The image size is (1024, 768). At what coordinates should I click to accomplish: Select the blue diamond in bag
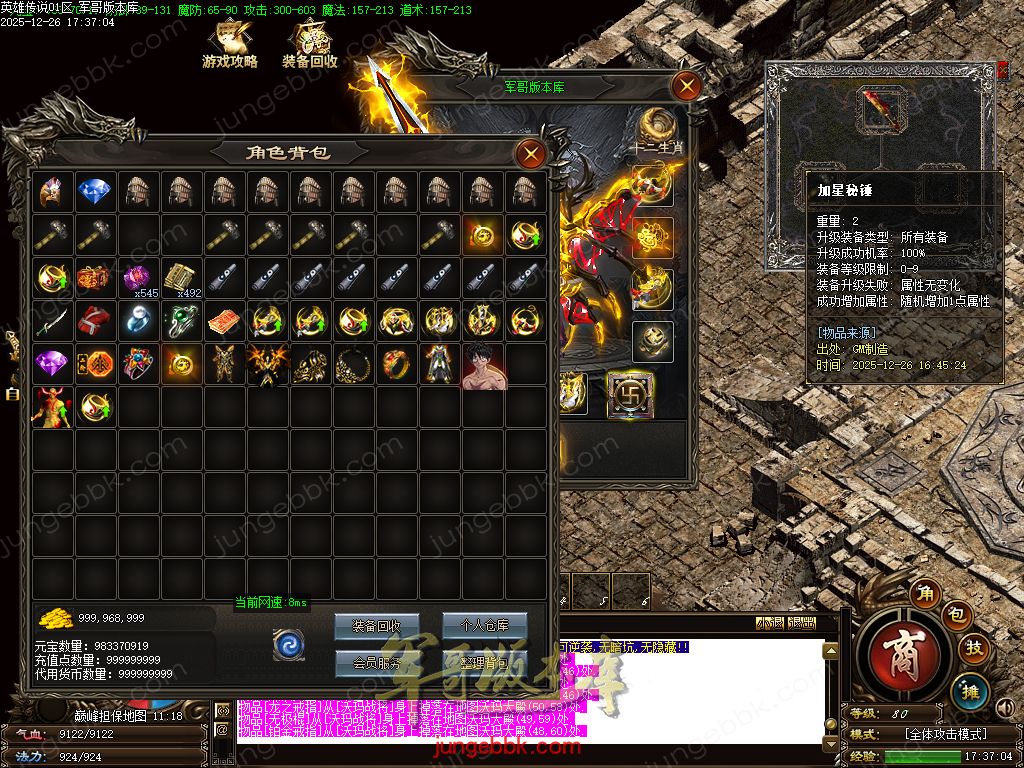pos(95,191)
